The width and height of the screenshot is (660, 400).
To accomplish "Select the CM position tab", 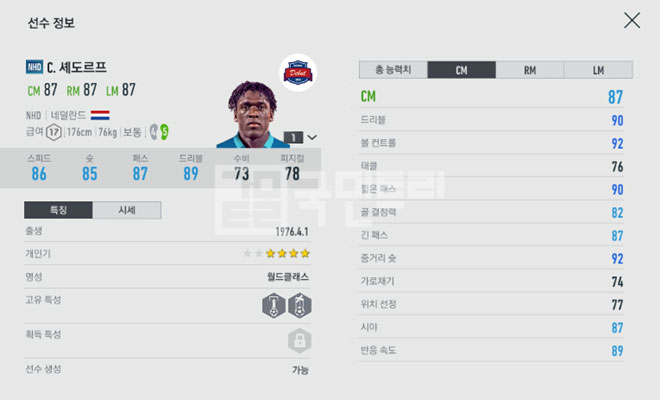I will (x=461, y=70).
